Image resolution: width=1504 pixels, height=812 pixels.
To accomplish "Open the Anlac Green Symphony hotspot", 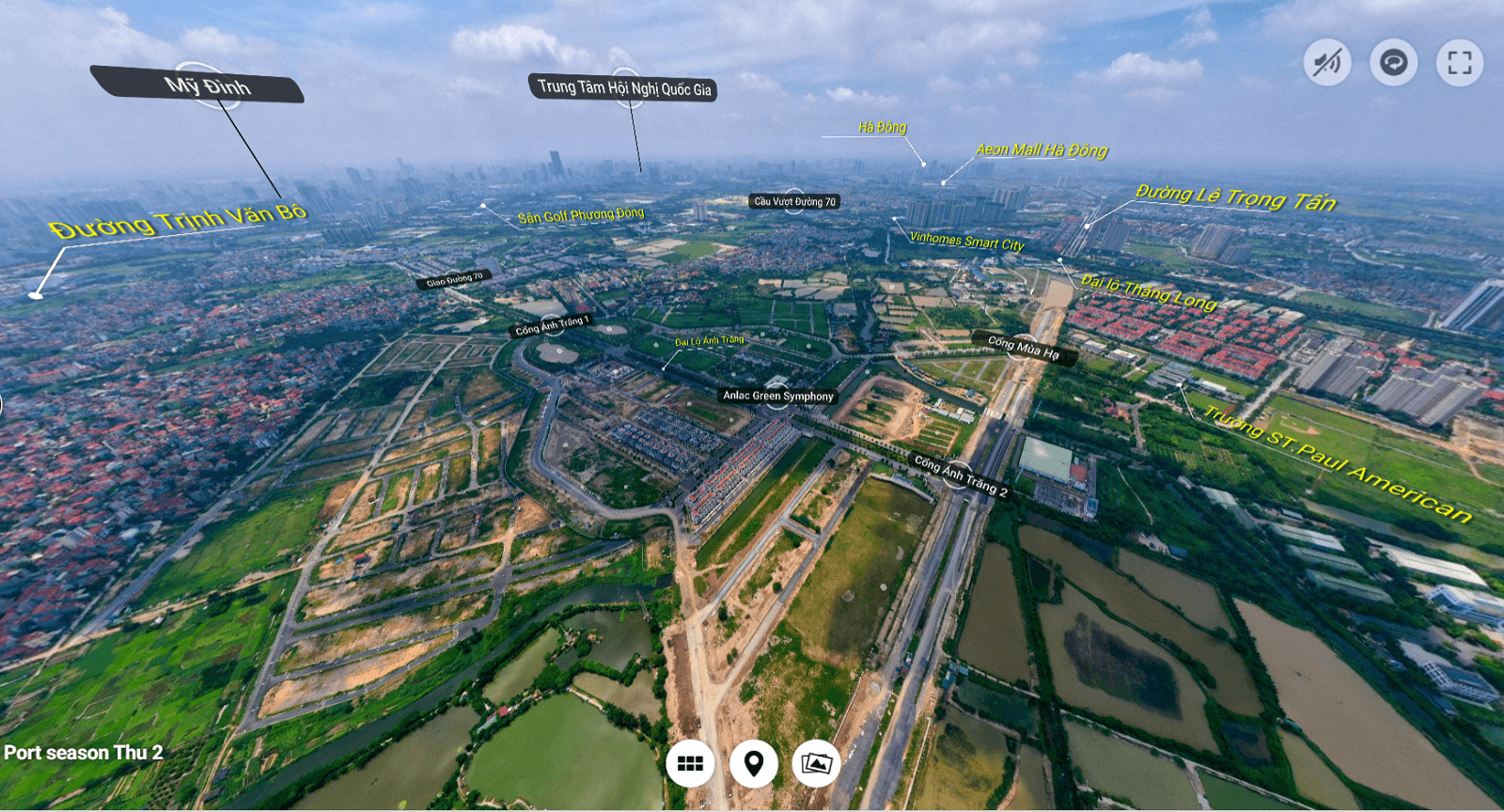I will point(777,396).
